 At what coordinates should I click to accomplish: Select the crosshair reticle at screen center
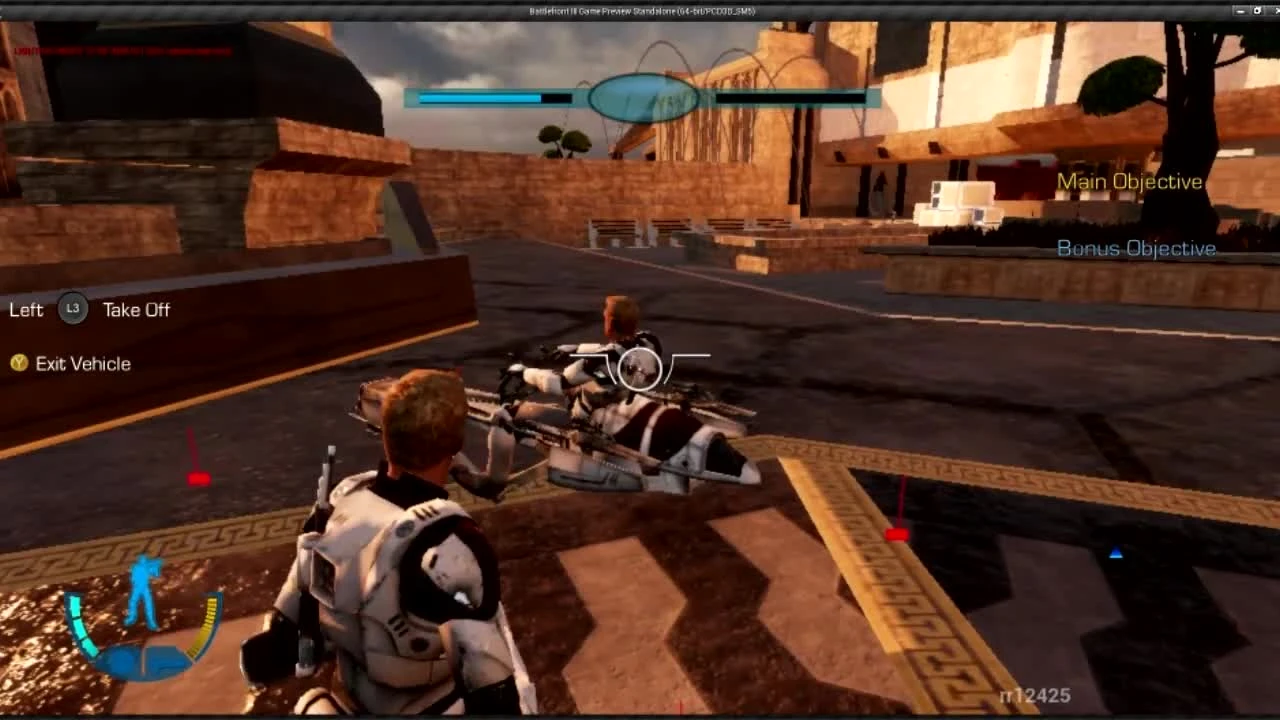(x=640, y=369)
